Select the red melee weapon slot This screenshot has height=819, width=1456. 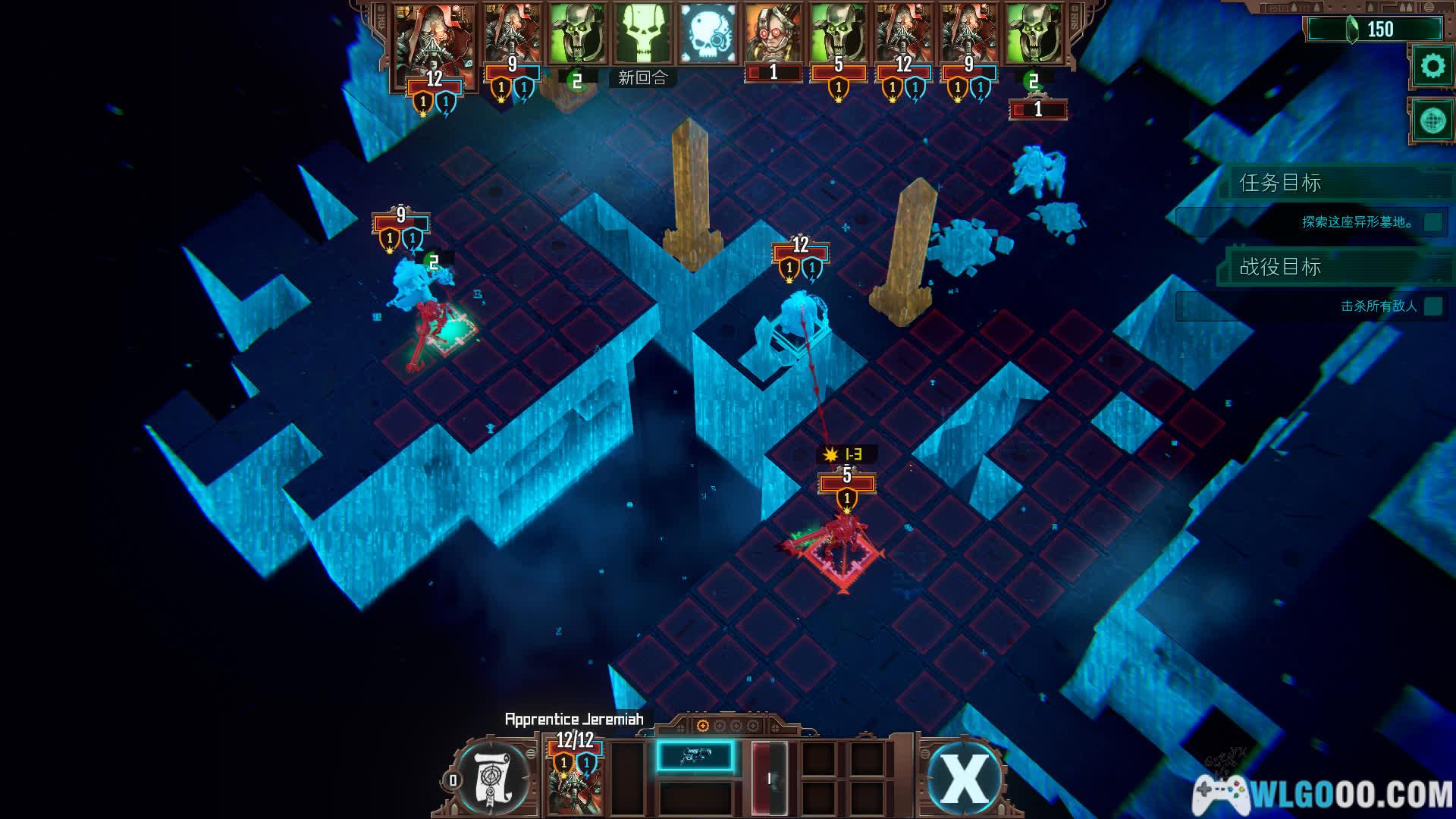[770, 778]
